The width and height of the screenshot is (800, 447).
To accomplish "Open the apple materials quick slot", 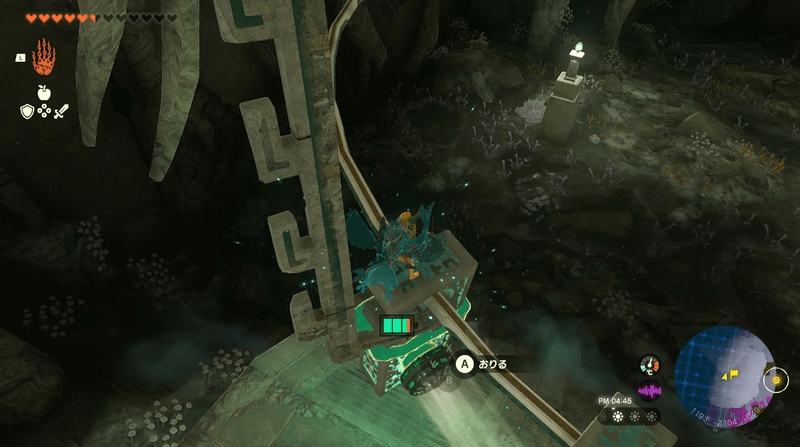I will 44,92.
